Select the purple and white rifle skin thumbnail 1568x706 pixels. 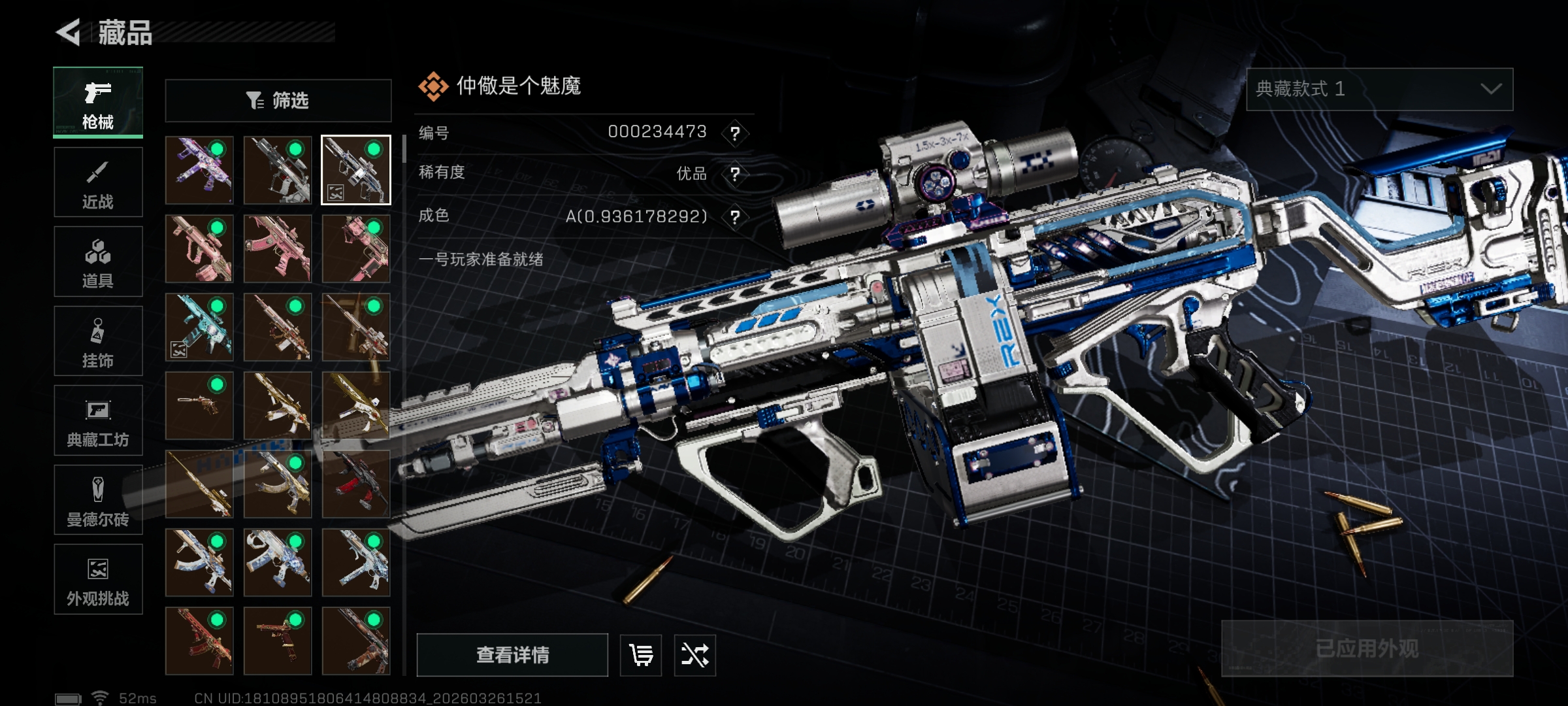(x=199, y=170)
